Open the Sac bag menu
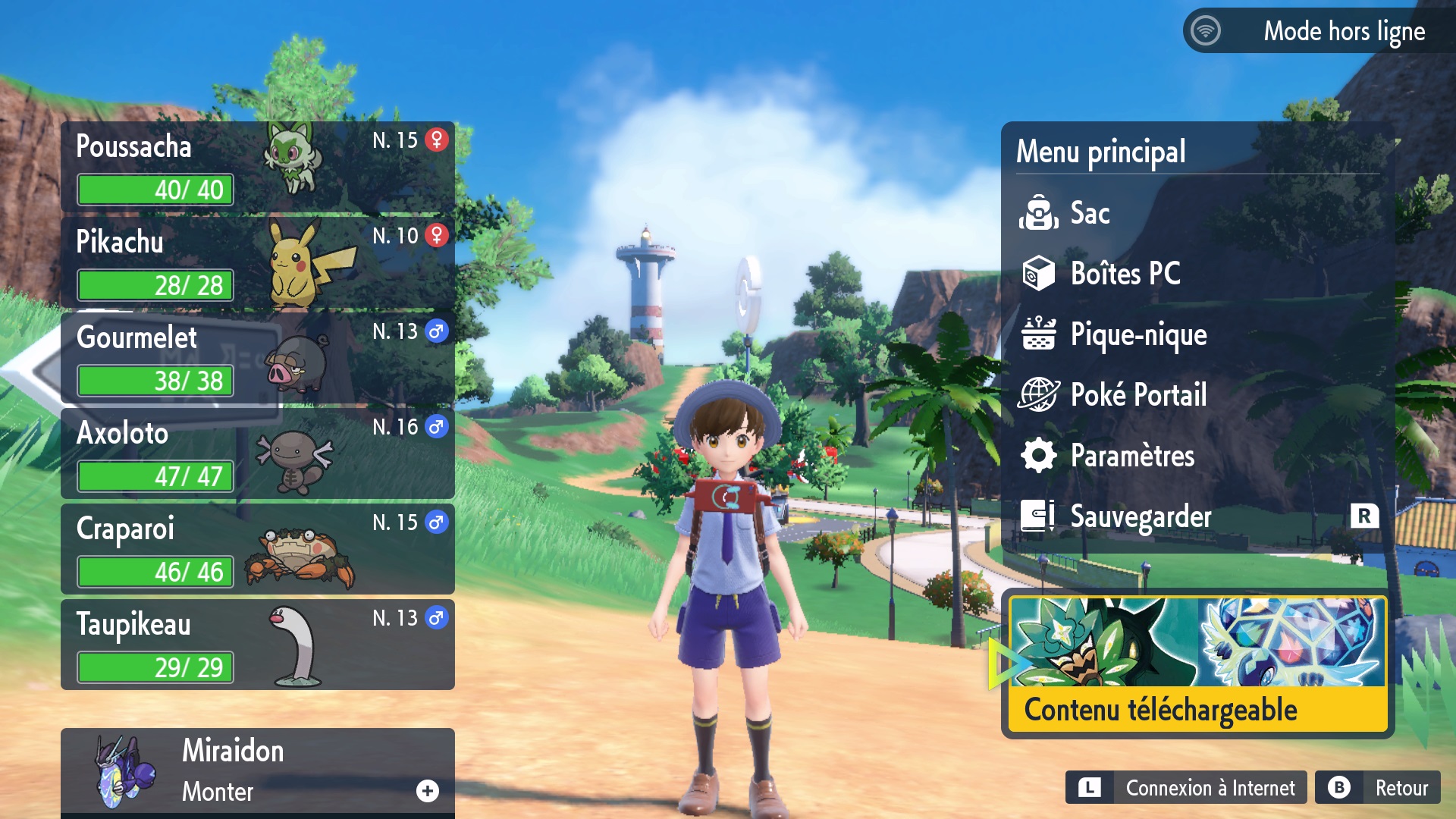Image resolution: width=1456 pixels, height=819 pixels. point(1089,213)
